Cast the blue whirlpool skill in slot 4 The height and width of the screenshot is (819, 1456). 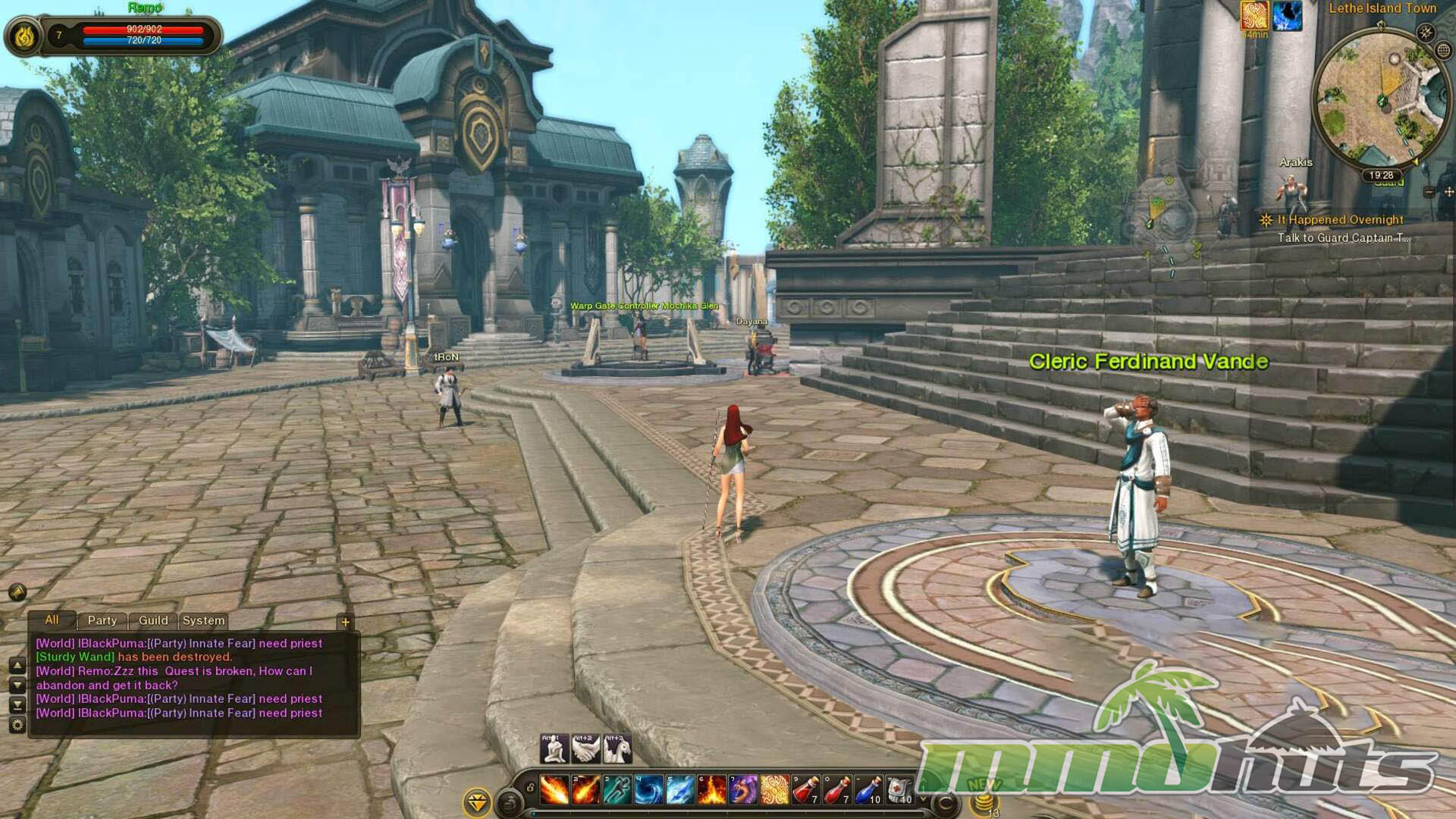(648, 789)
